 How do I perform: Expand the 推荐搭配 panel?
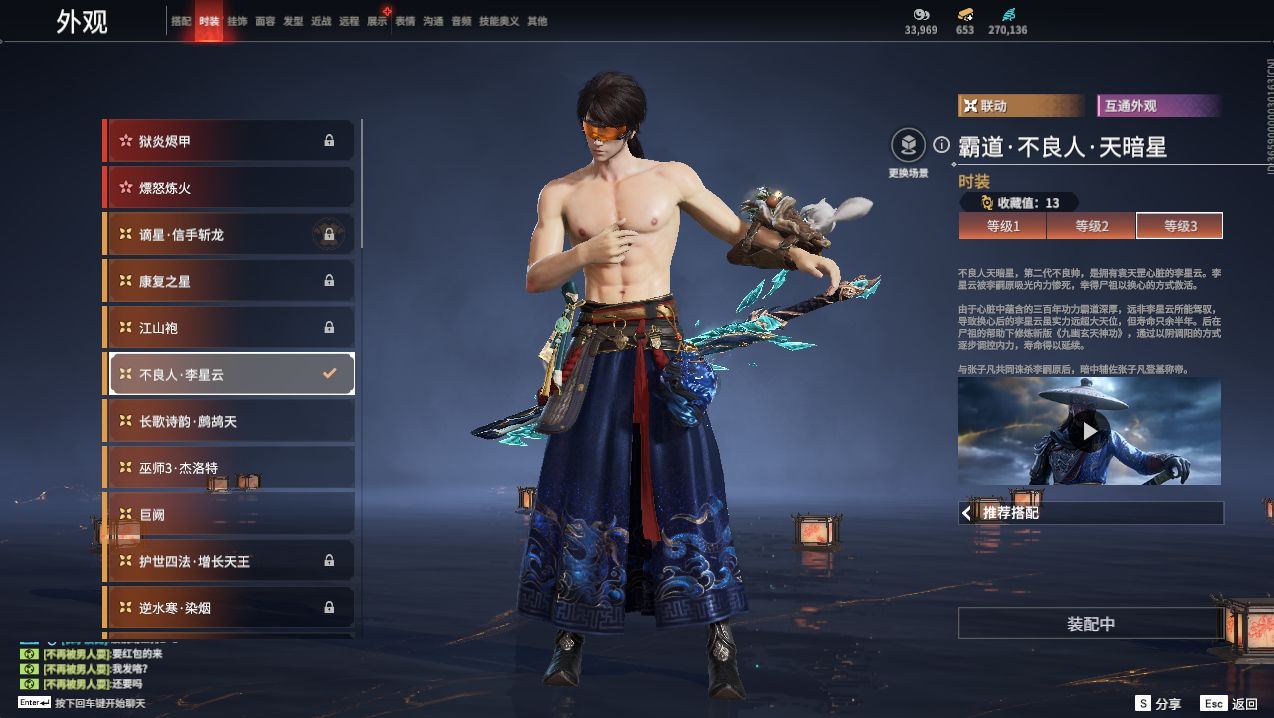(x=1090, y=513)
